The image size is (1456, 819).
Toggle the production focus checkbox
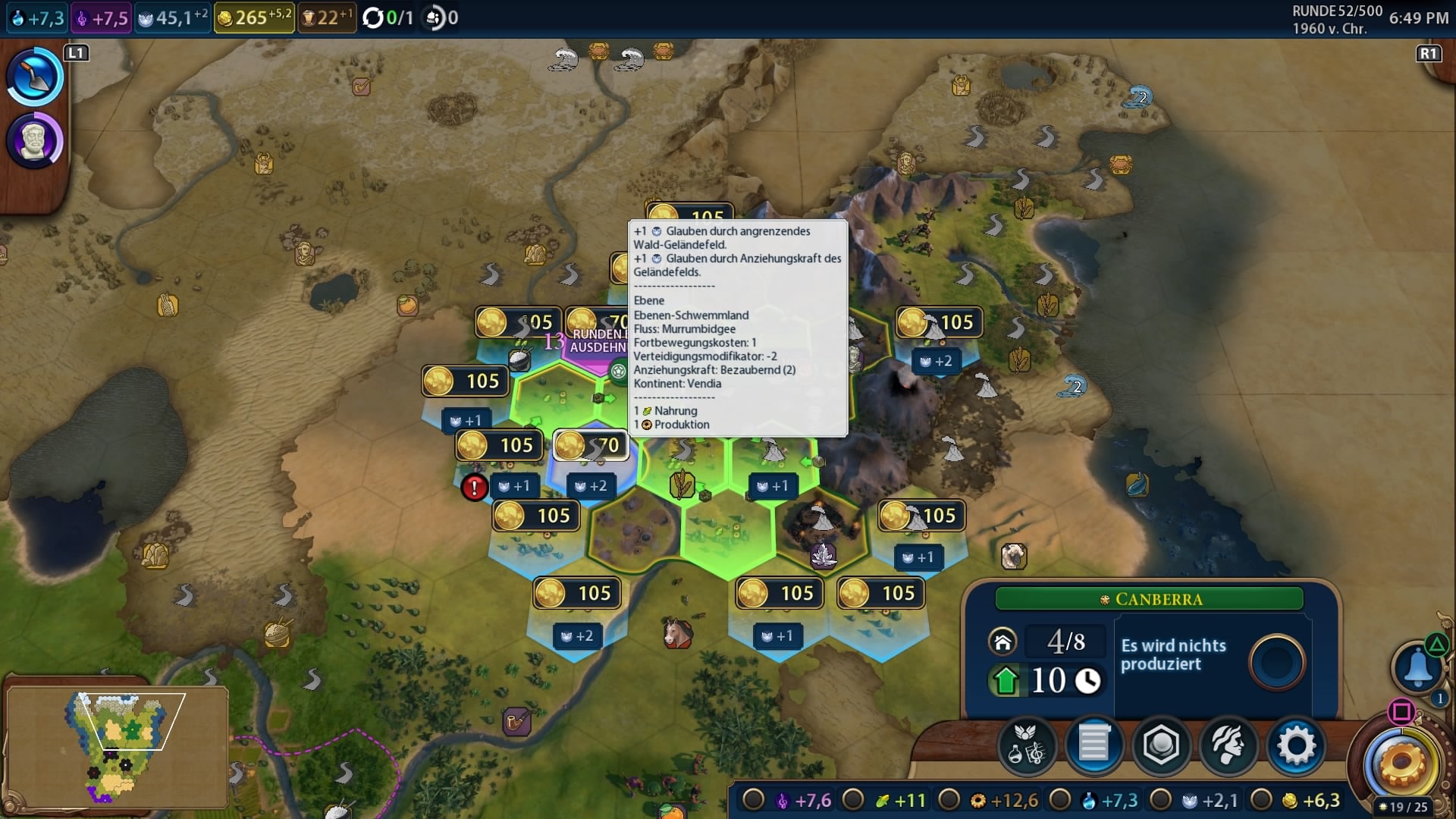[949, 800]
